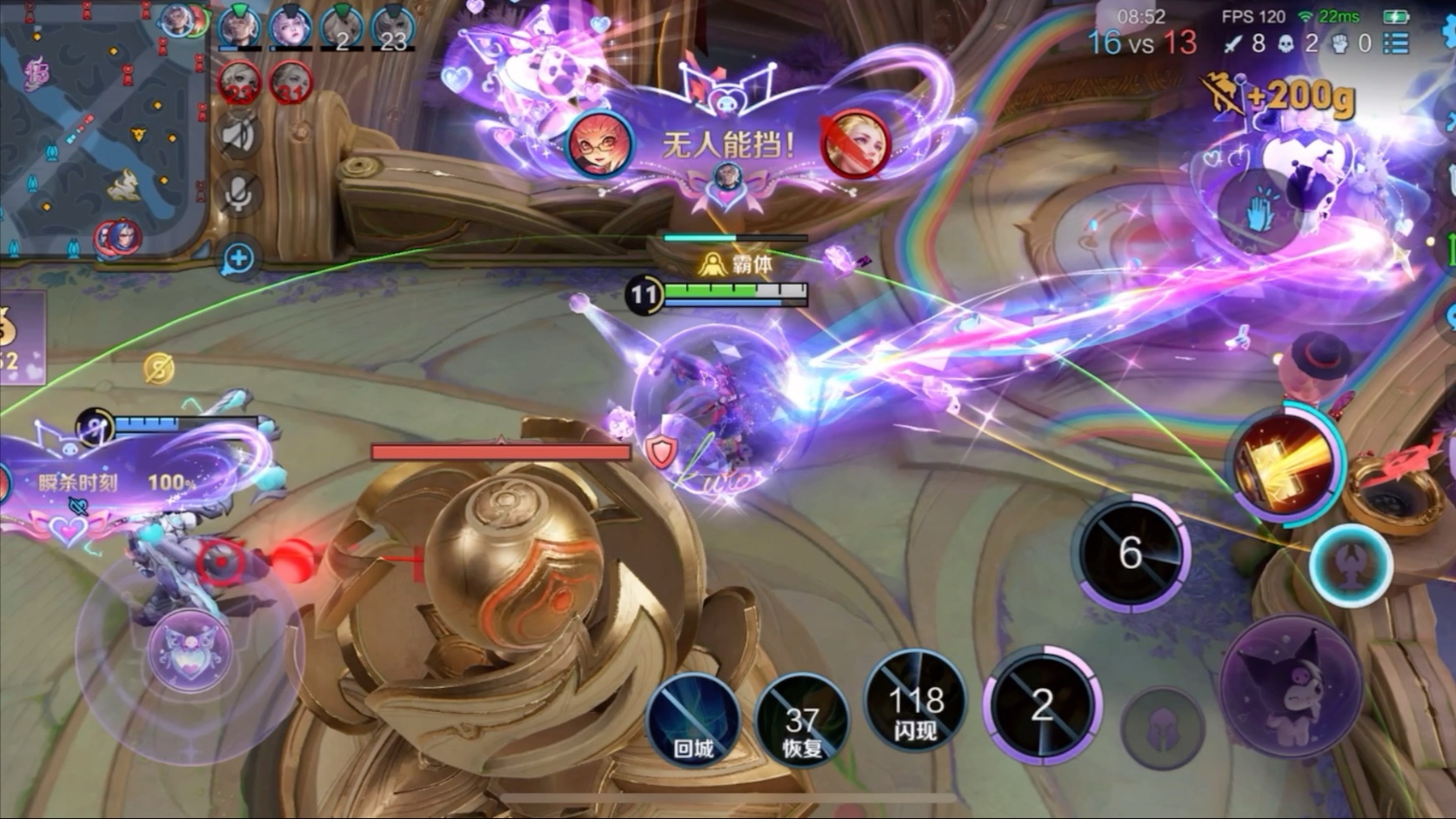Open the scoreboard list icon

[1396, 43]
